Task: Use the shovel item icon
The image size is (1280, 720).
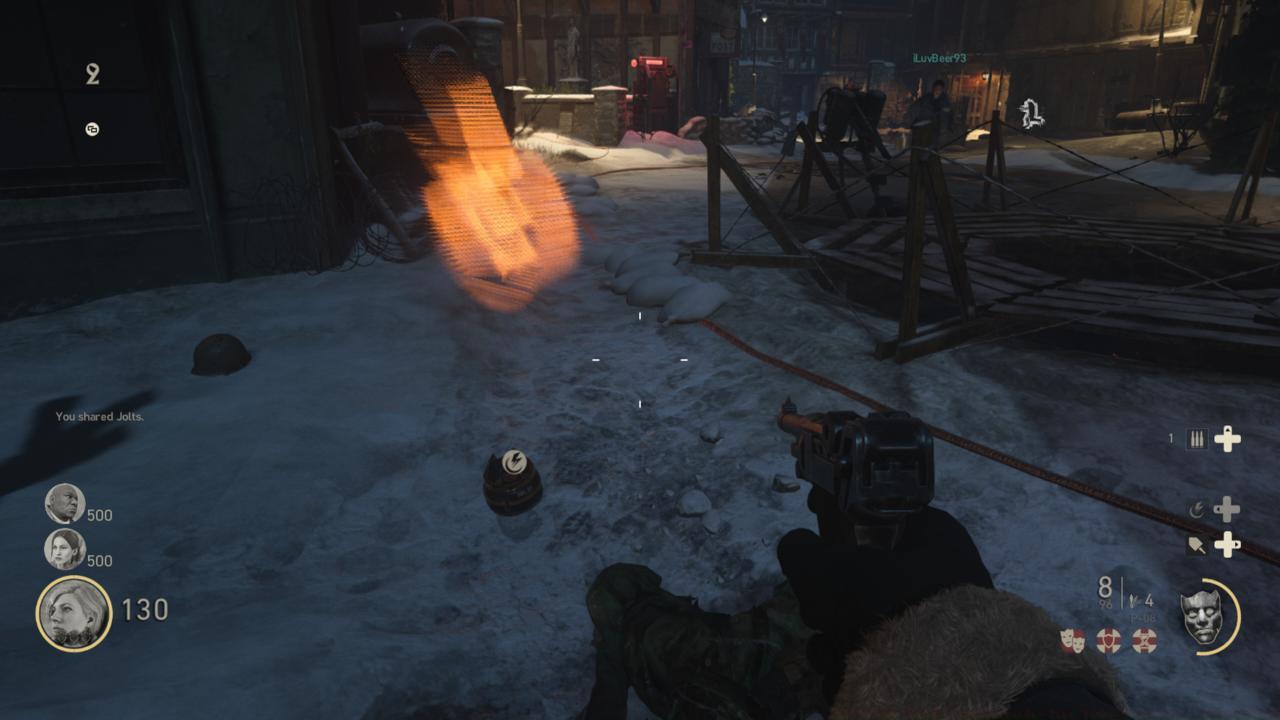Action: tap(1197, 545)
